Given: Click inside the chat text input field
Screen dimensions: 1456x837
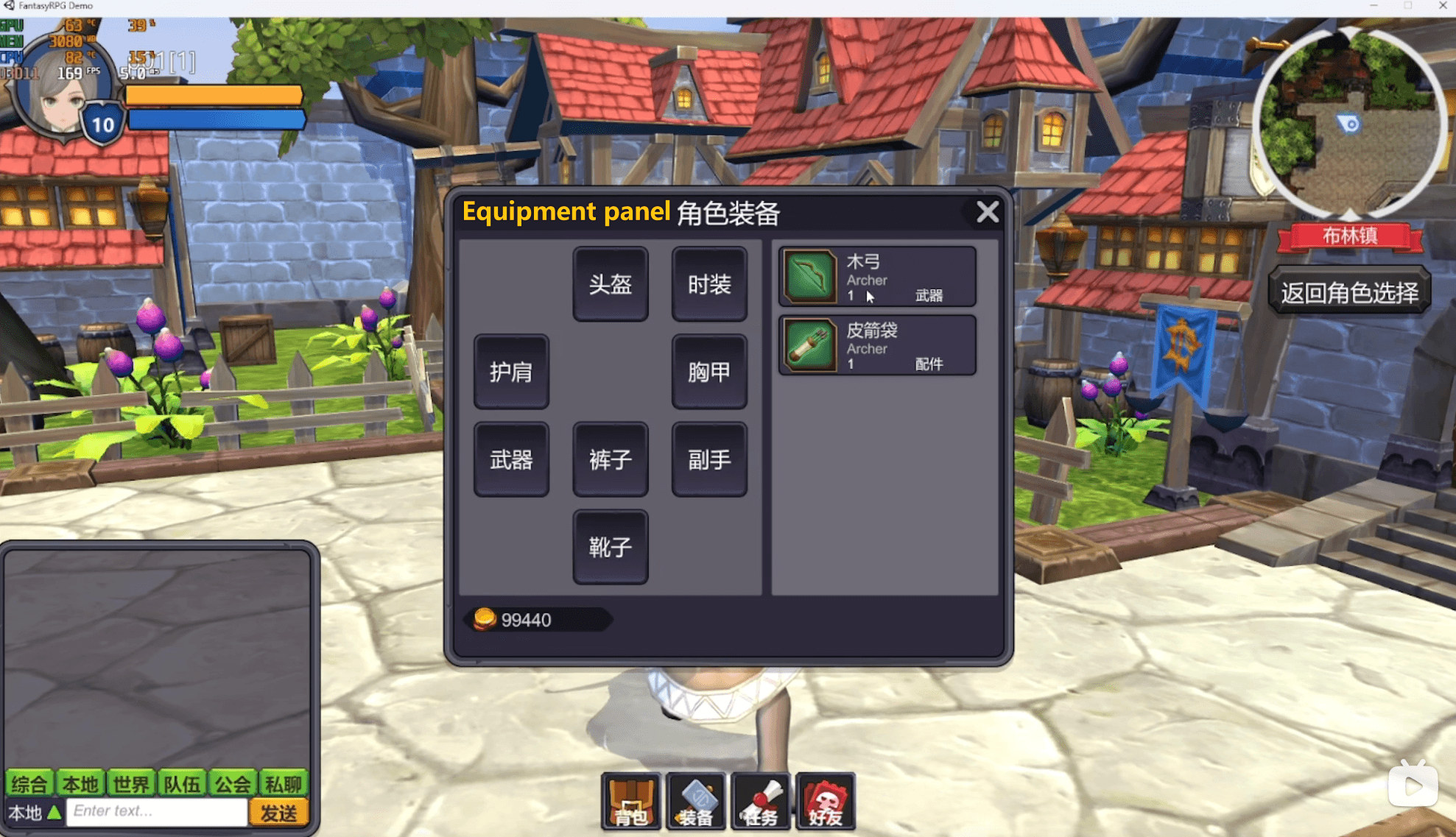Looking at the screenshot, I should tap(155, 810).
